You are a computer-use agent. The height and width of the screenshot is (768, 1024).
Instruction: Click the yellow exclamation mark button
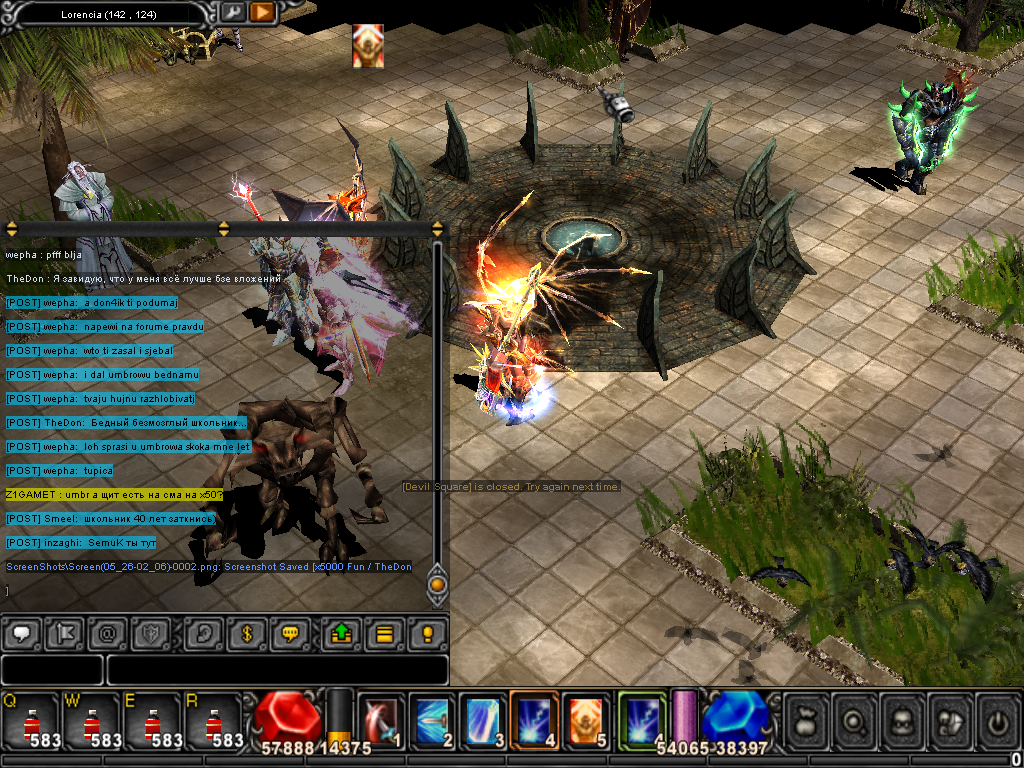click(x=427, y=634)
